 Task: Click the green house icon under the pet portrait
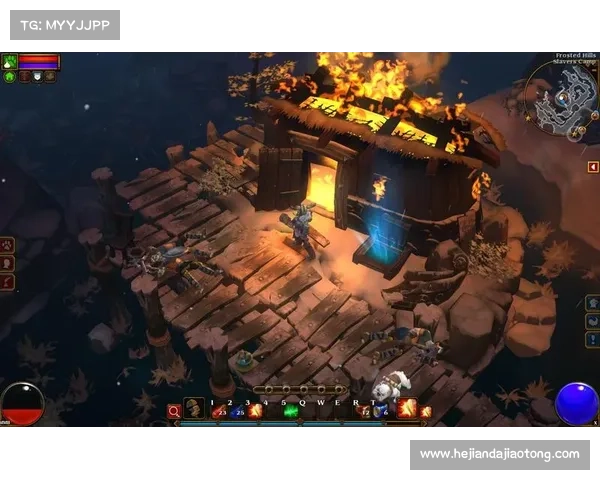9,76
